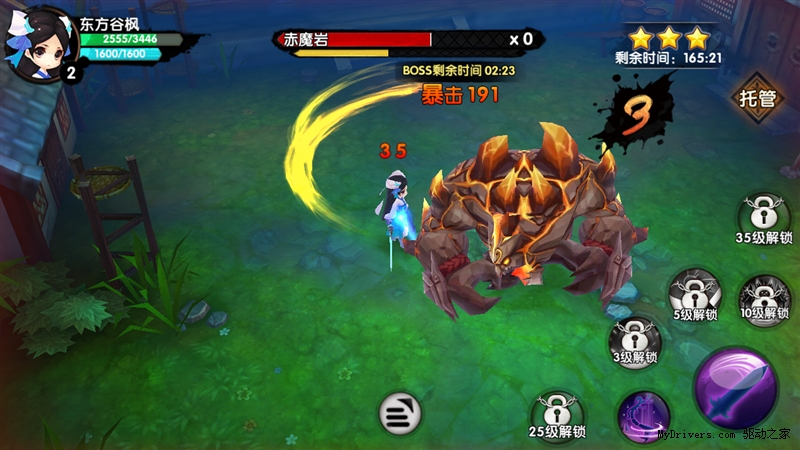Tap the locked 10级解锁 skill slot
800x450 pixels.
(x=762, y=298)
